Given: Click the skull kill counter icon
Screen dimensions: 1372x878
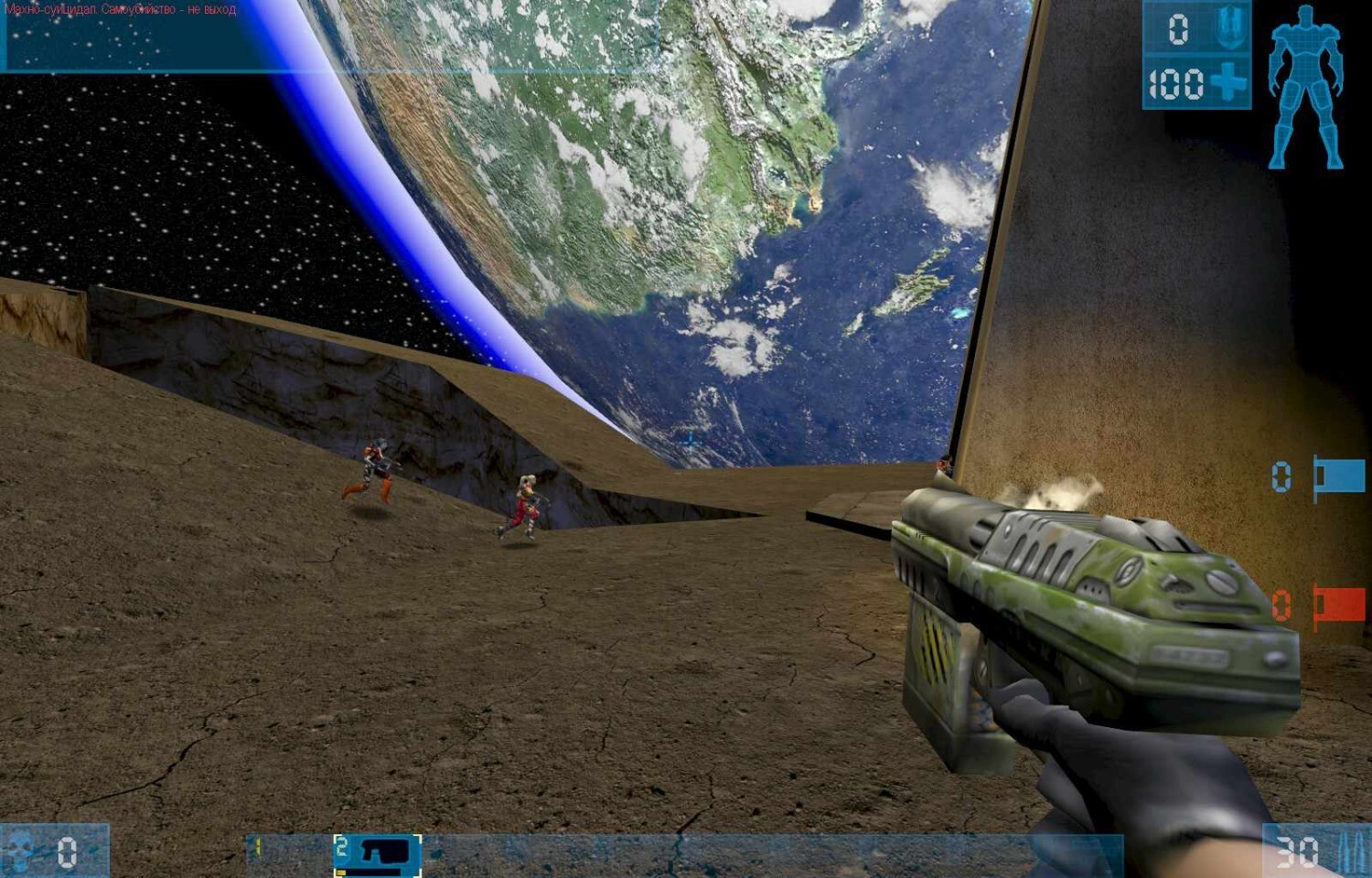Looking at the screenshot, I should (20, 851).
